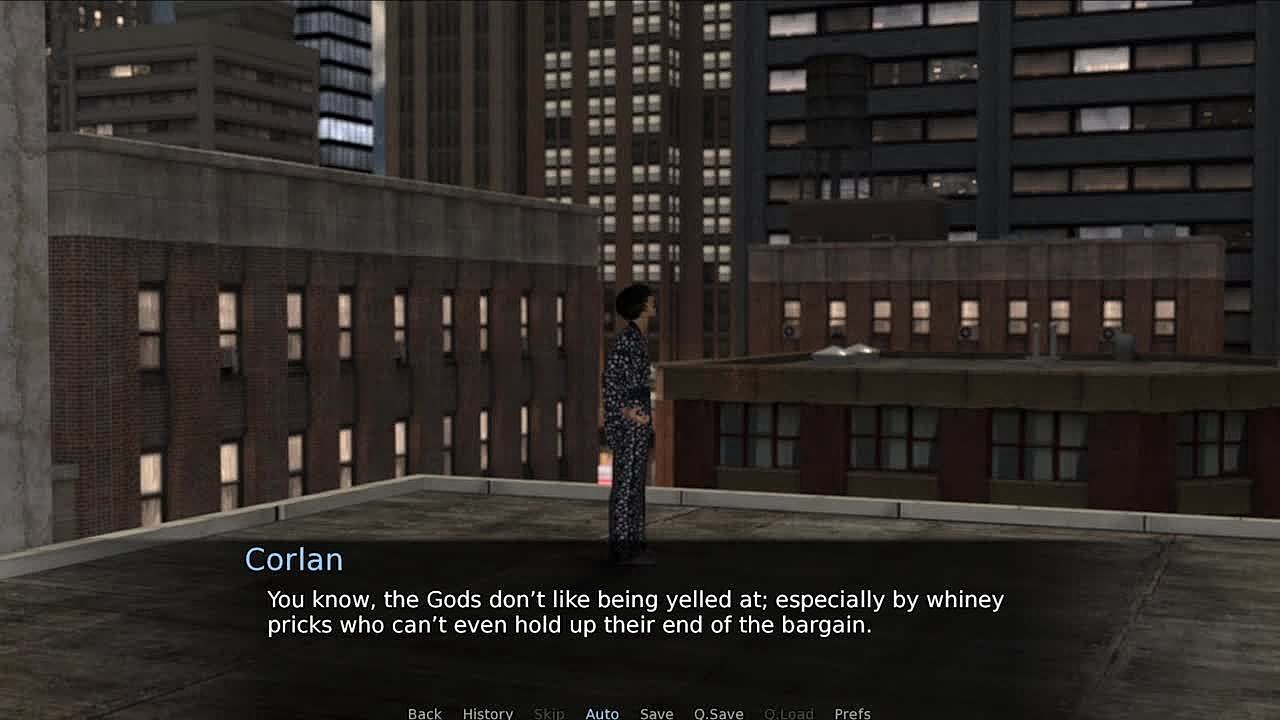Open the Prefs menu
1280x720 pixels.
pyautogui.click(x=852, y=713)
